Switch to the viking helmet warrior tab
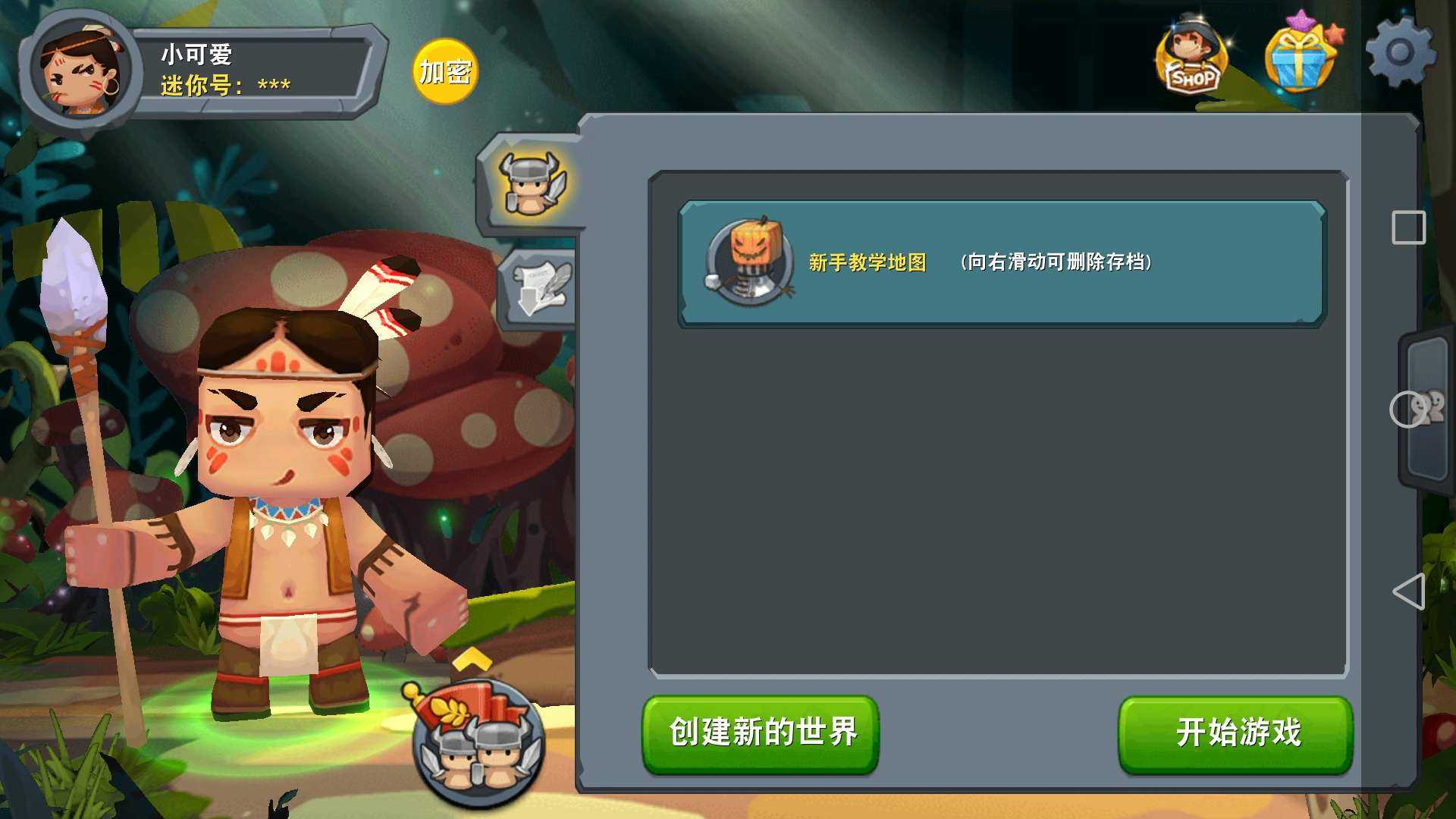This screenshot has width=1456, height=819. (532, 184)
